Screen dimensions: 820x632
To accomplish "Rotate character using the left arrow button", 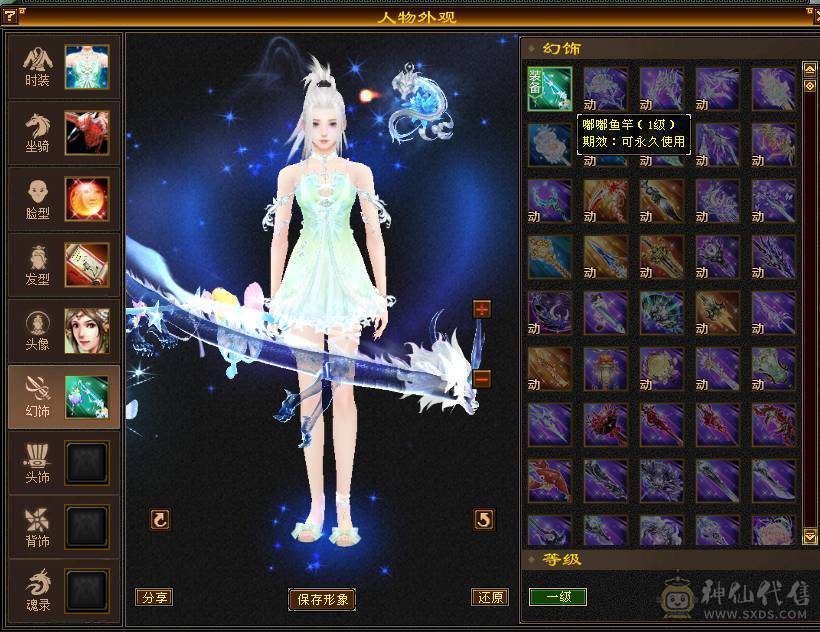I will [160, 519].
